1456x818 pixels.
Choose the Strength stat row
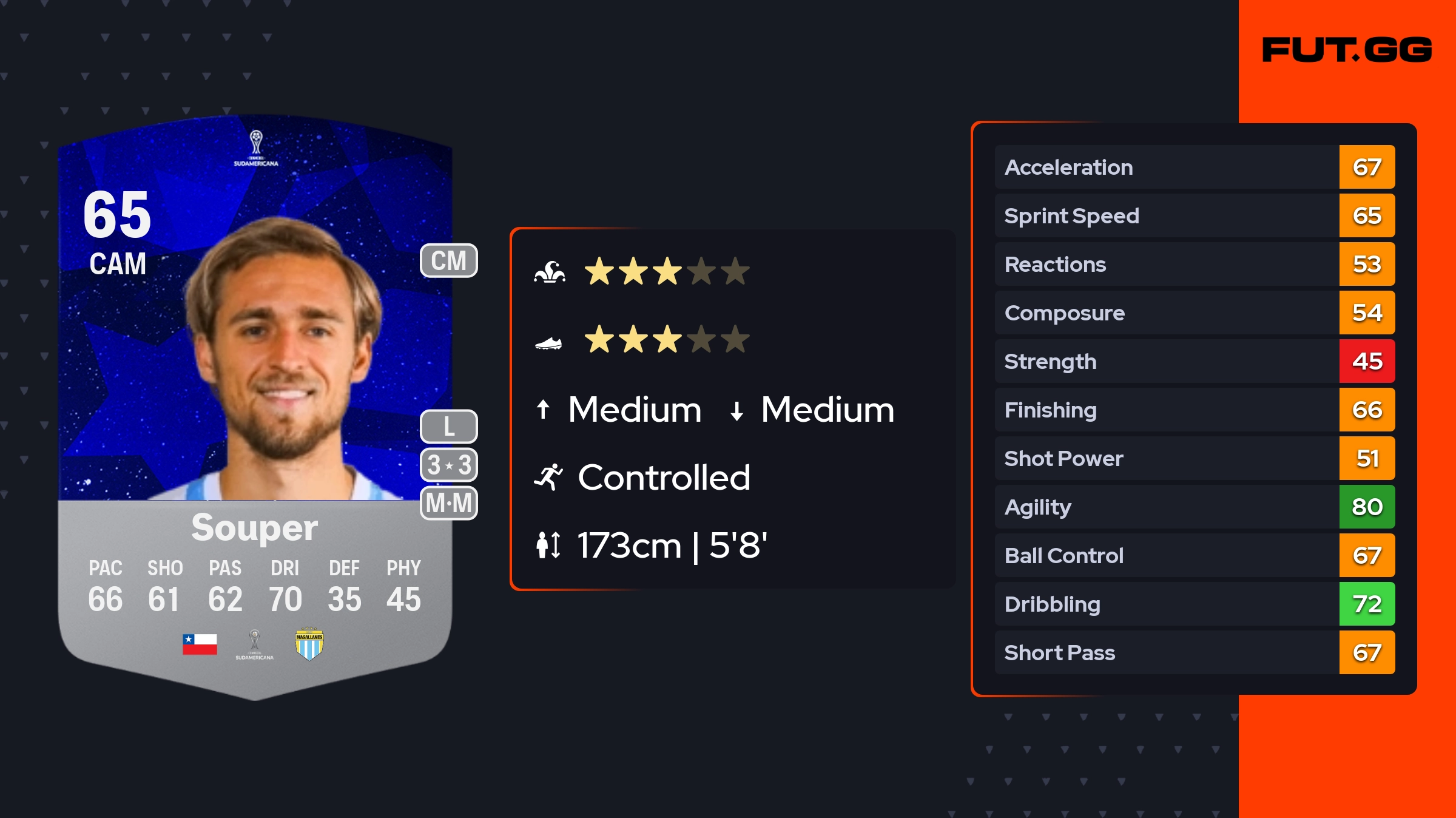1194,361
